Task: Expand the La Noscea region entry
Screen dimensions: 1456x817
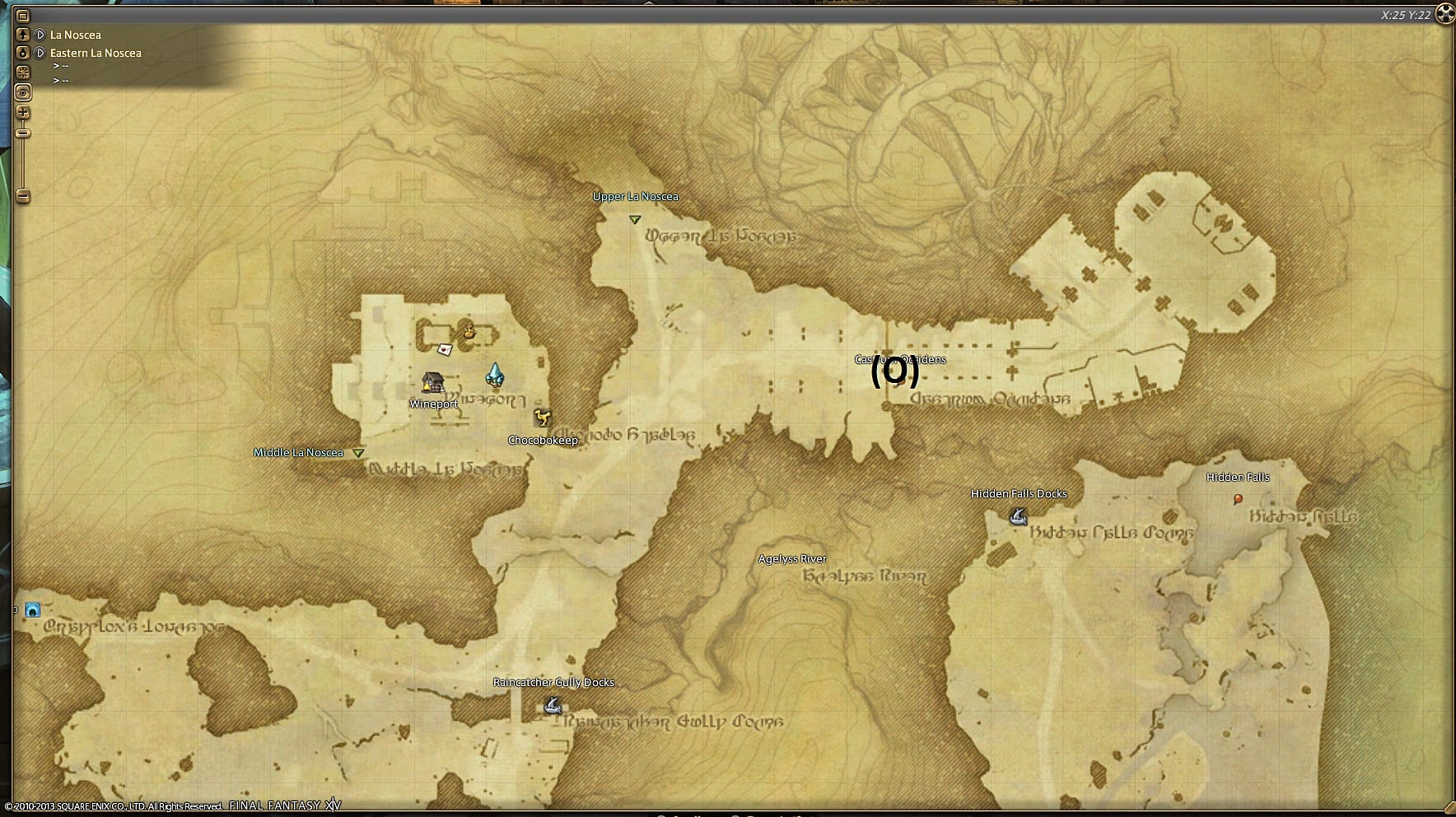Action: [41, 35]
